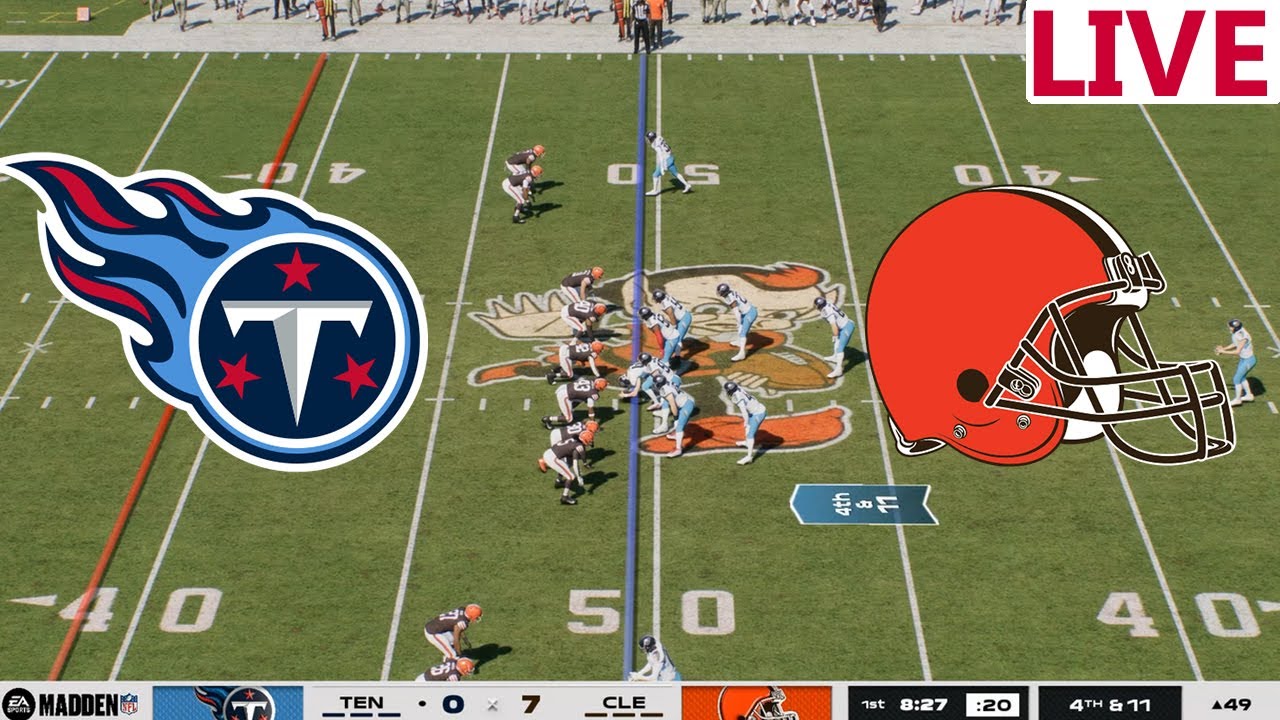Click the 8:27 game clock
1280x720 pixels.
click(921, 704)
